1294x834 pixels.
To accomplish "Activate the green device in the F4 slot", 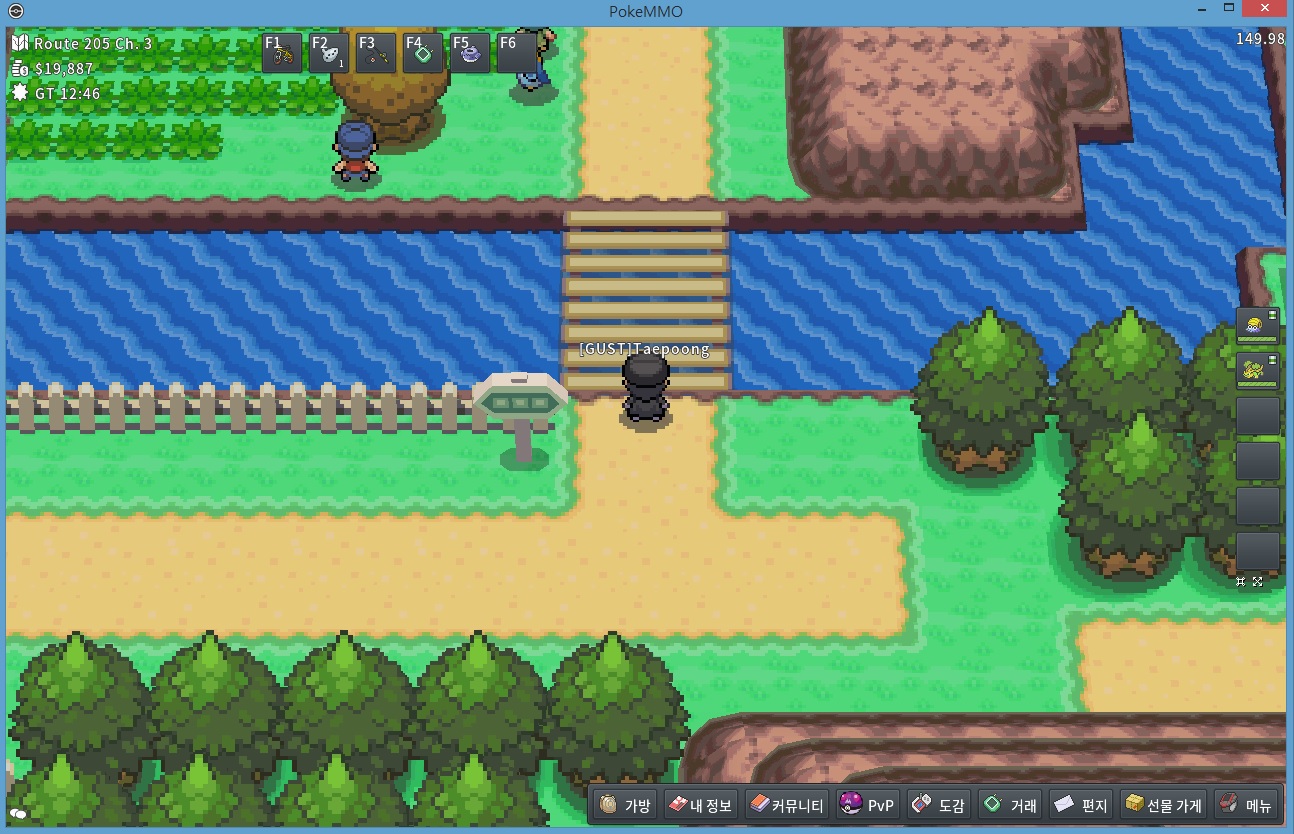I will pos(422,52).
